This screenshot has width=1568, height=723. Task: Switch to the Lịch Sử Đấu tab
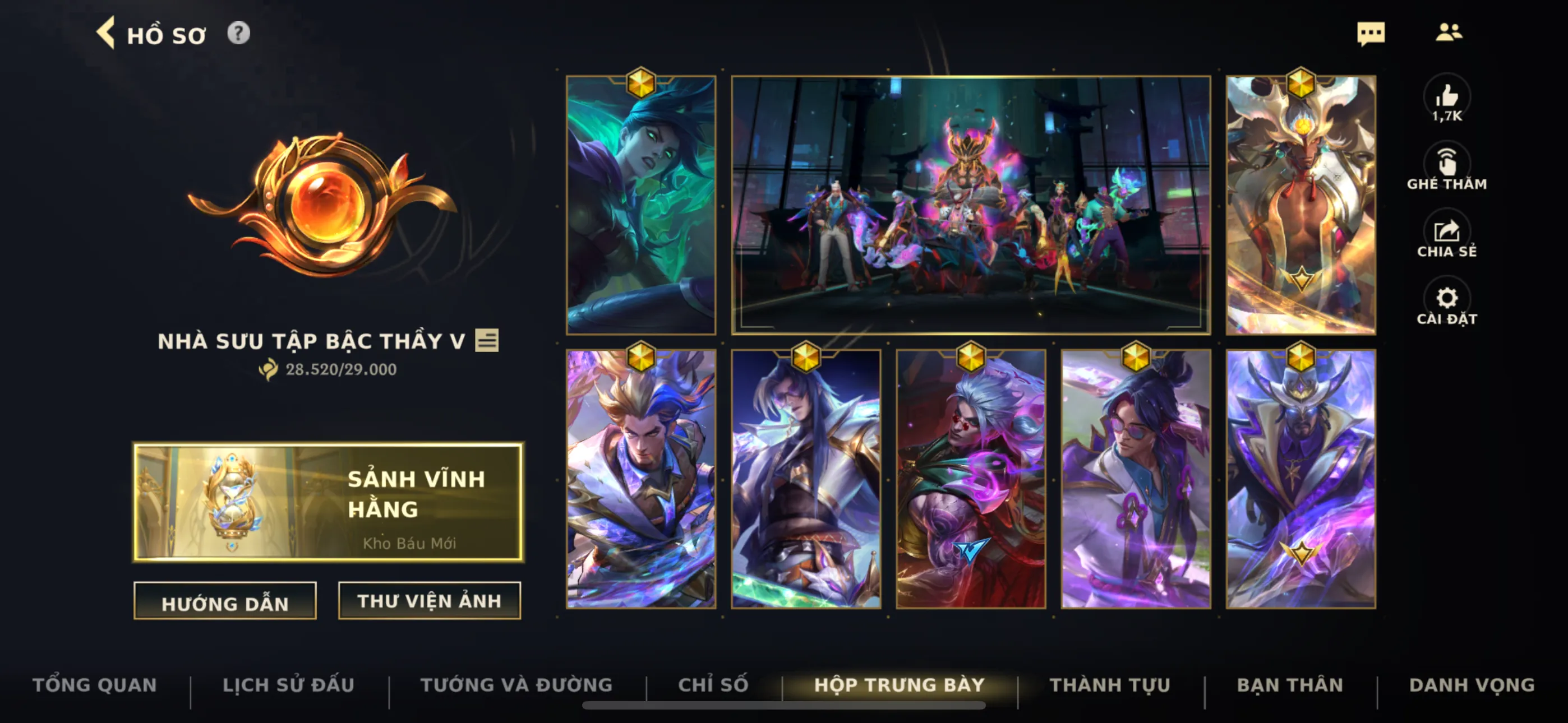[x=288, y=685]
